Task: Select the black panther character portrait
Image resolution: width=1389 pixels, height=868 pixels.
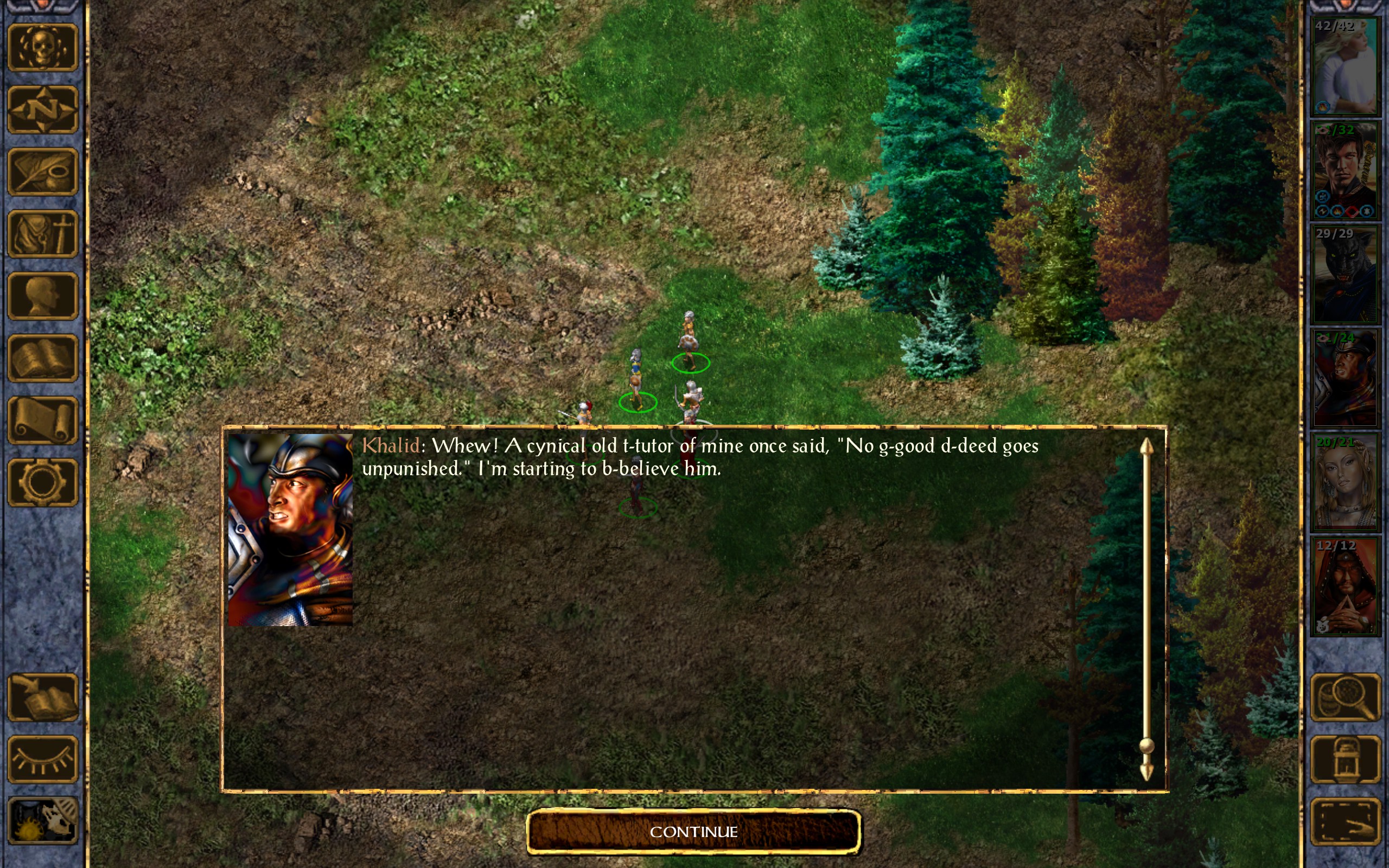Action: tap(1346, 275)
